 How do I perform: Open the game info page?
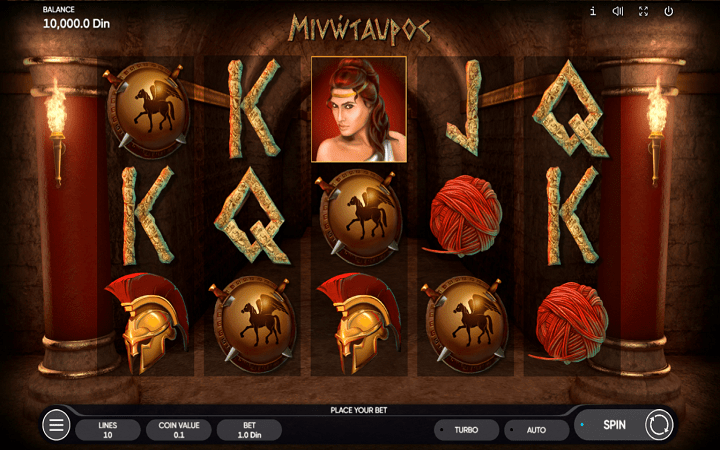click(593, 11)
